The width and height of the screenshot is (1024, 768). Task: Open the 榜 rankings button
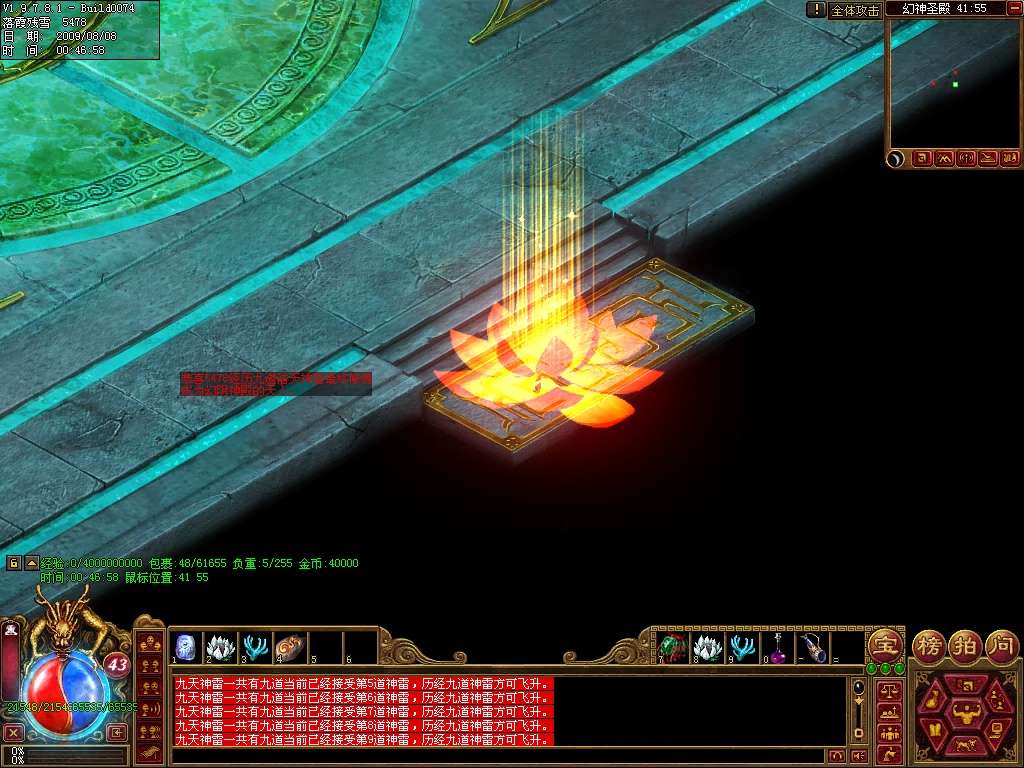pos(929,643)
